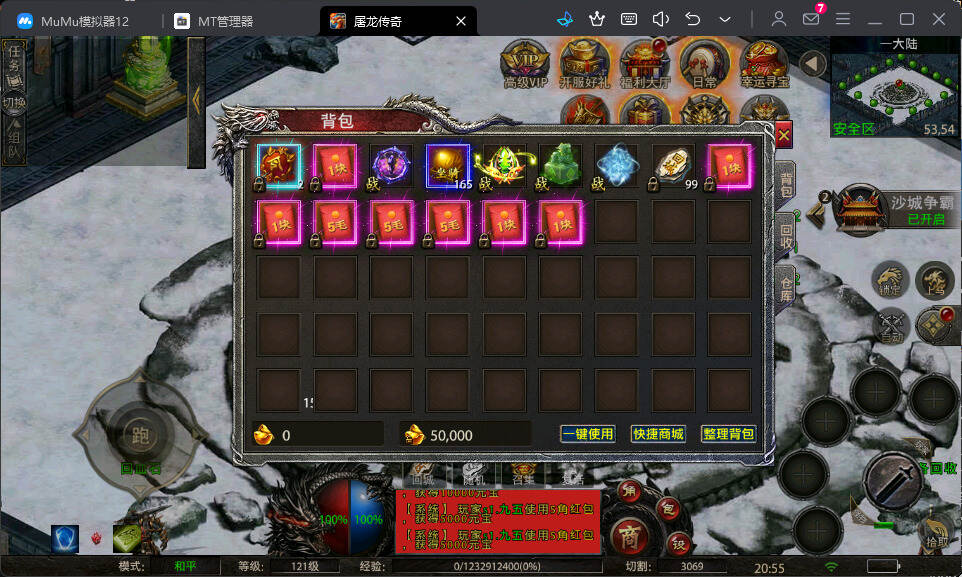
Task: Select the scroll item with 99 count
Action: tap(673, 166)
